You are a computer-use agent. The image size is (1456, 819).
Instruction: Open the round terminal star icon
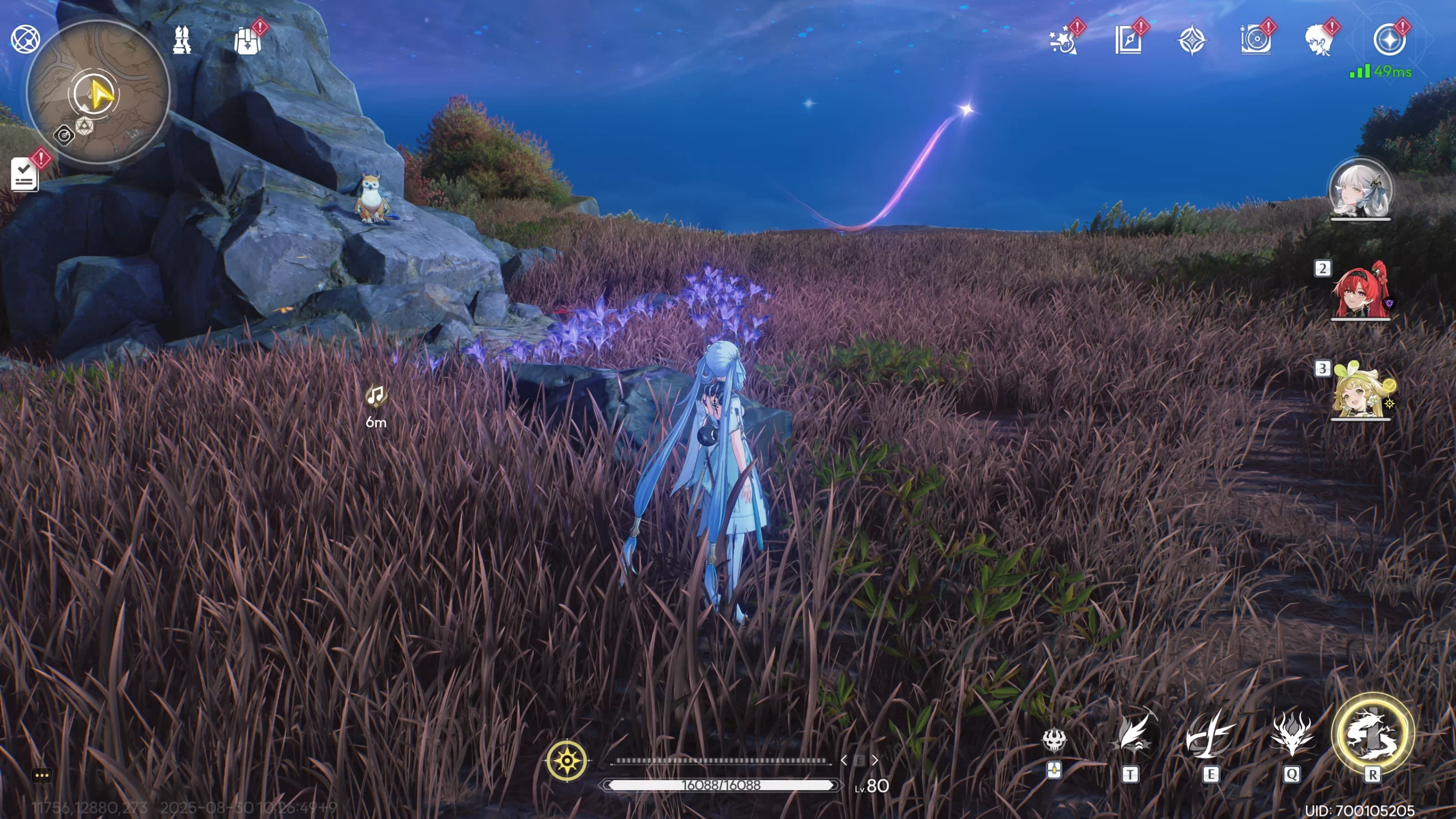(1389, 41)
